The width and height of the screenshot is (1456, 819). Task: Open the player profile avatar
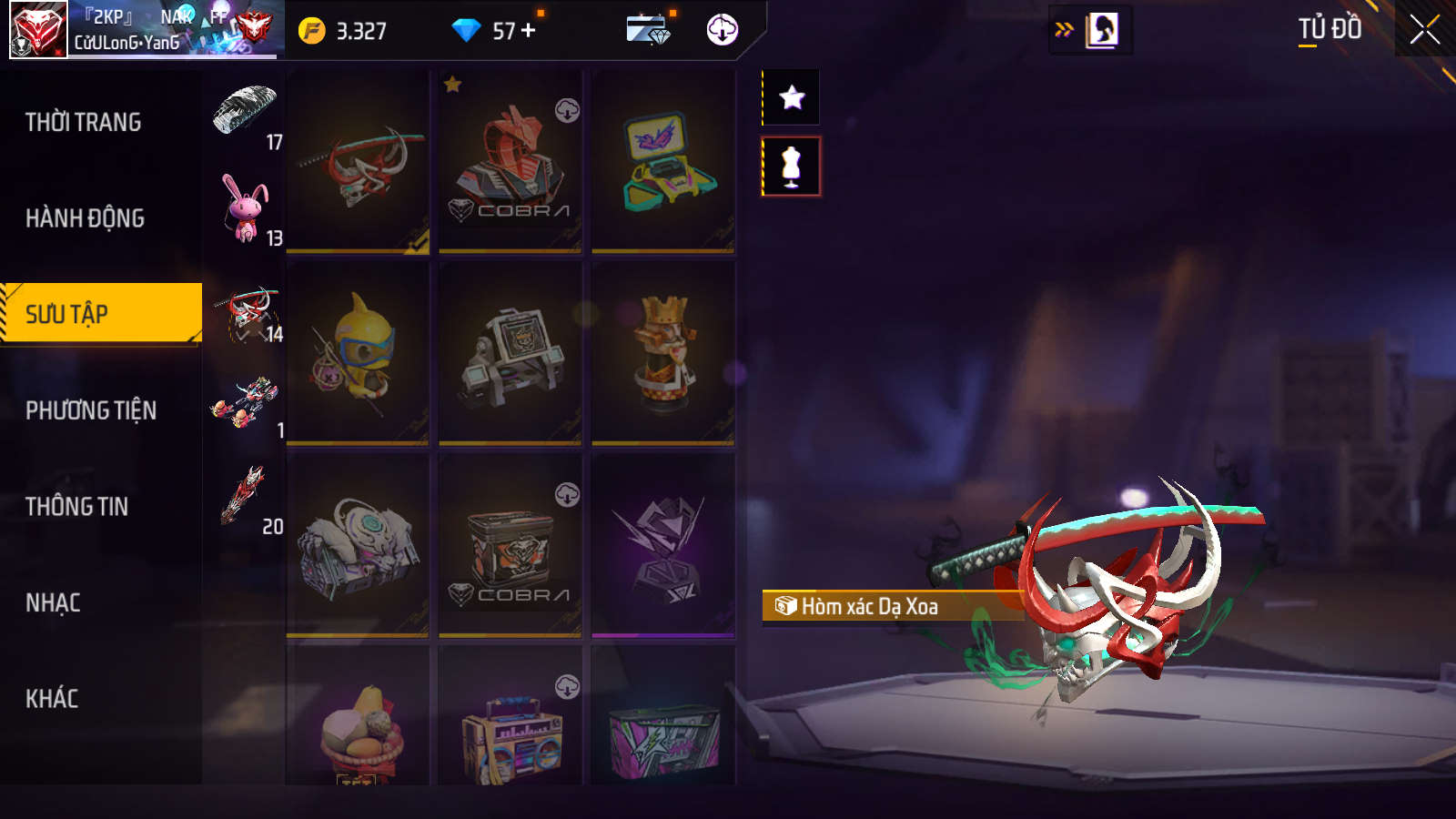38,30
